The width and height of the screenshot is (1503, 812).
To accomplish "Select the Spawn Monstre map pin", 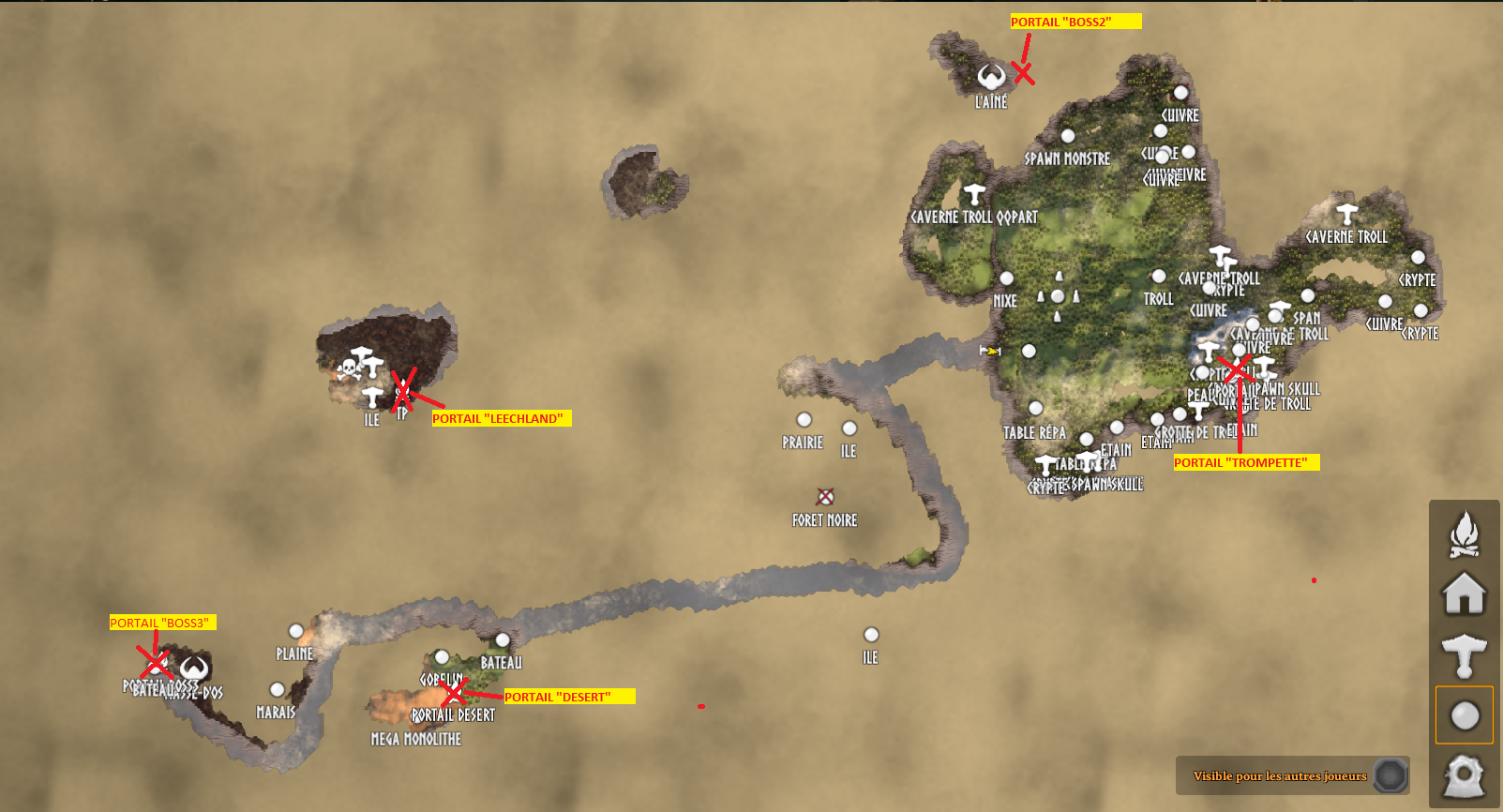I will [x=1067, y=137].
